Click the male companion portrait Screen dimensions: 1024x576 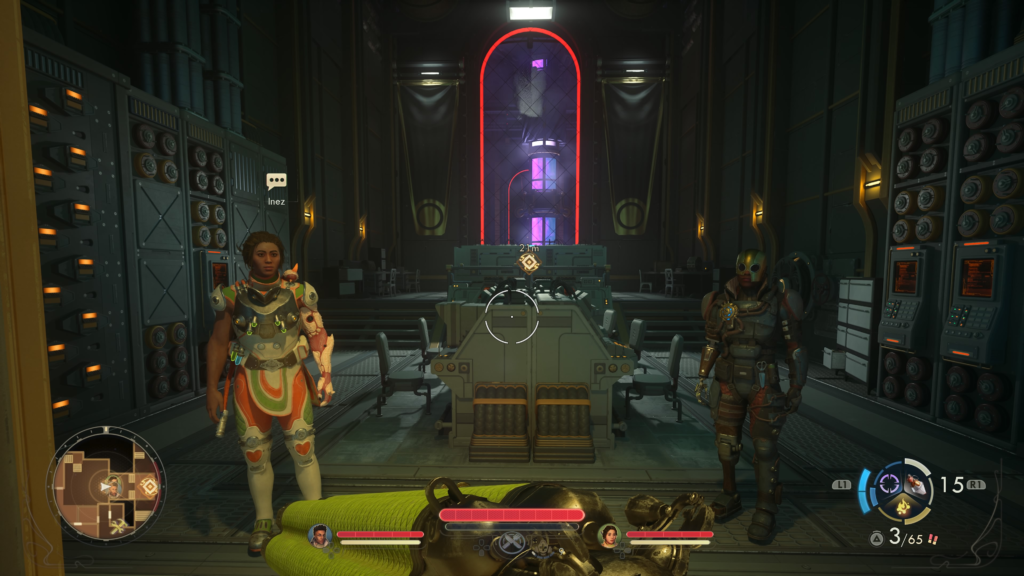click(x=320, y=536)
